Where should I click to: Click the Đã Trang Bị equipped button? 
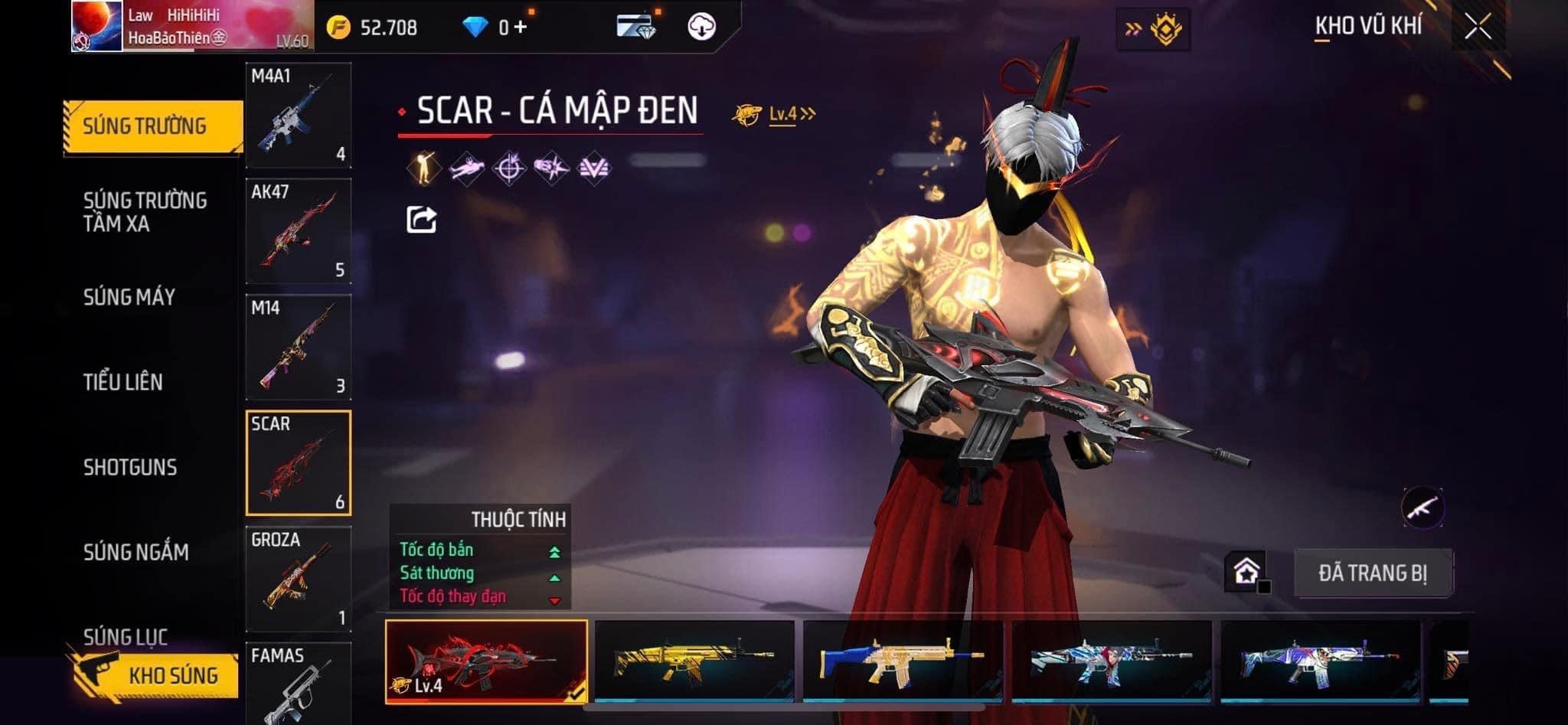1372,573
